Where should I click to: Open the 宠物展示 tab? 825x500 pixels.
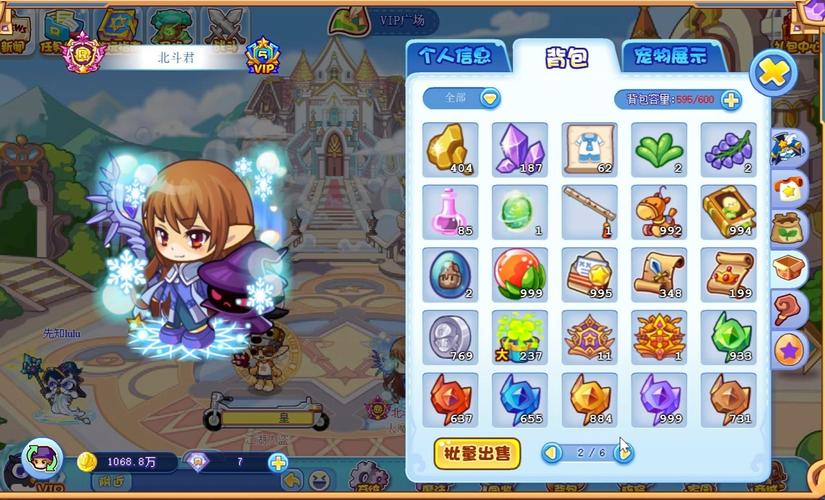(x=670, y=55)
